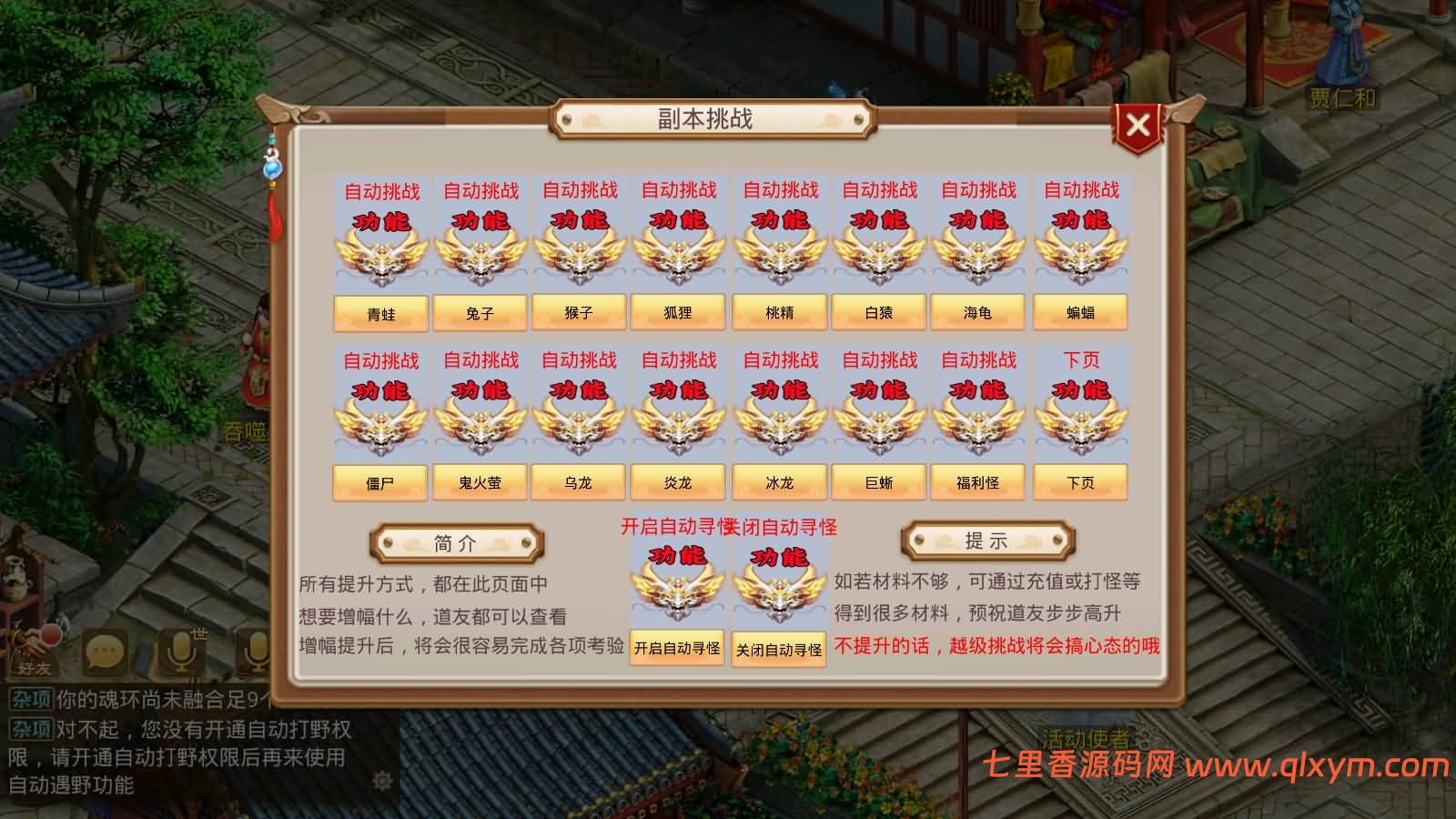Enable auto monster hunting via 开启自动寻怪
The image size is (1456, 819).
677,651
